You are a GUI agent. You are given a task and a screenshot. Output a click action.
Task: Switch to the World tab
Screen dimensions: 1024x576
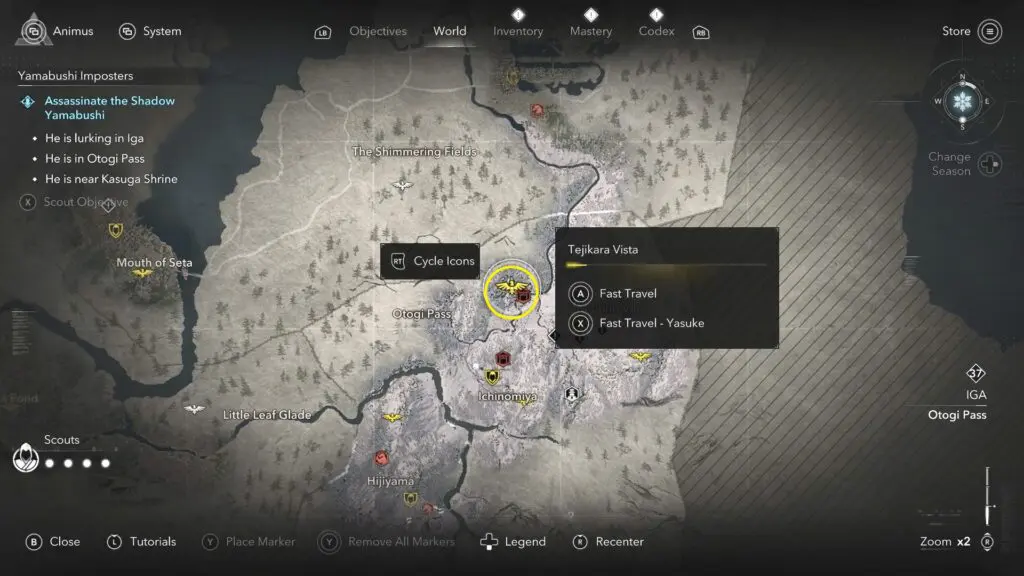pos(449,31)
